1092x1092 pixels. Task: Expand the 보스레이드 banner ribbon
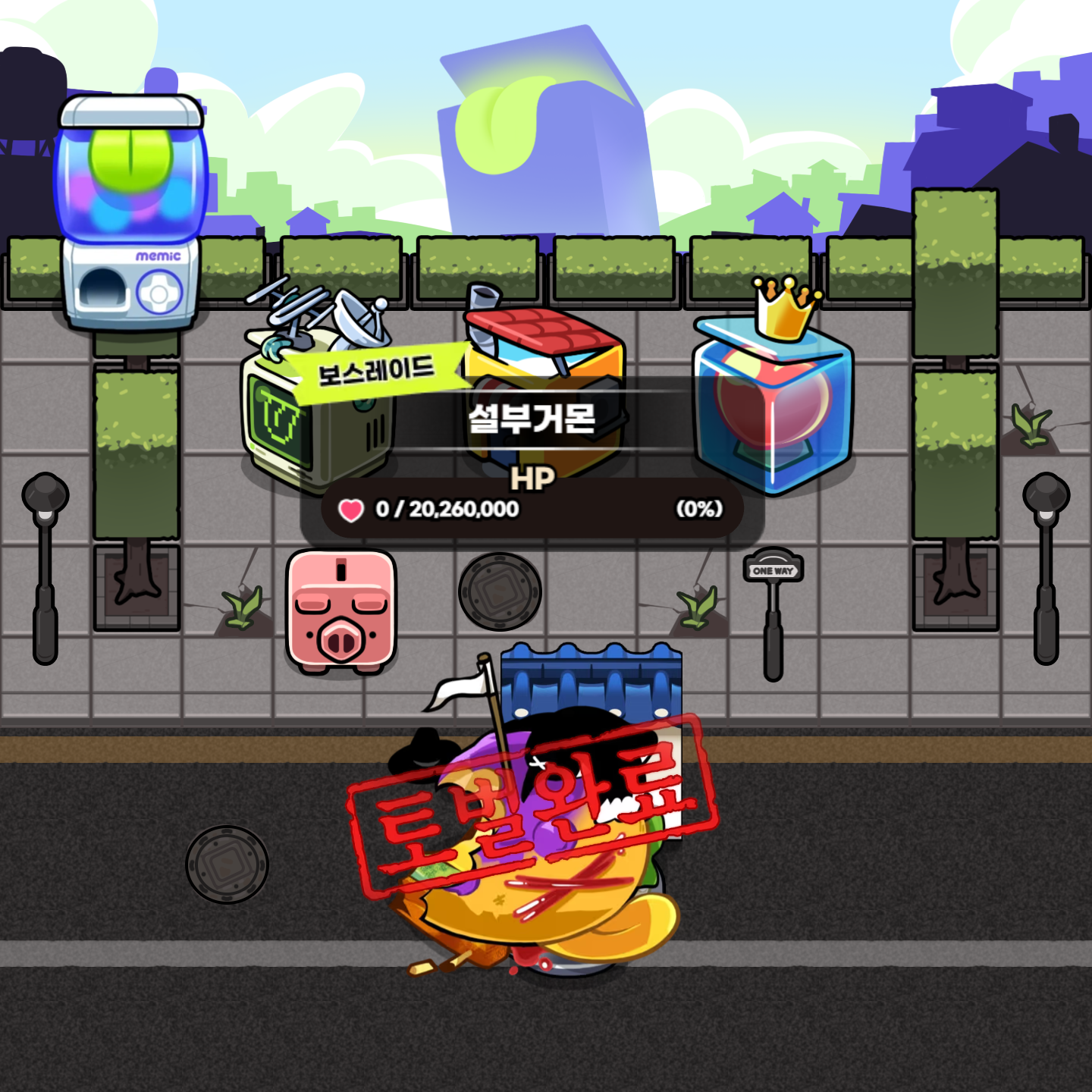point(375,369)
